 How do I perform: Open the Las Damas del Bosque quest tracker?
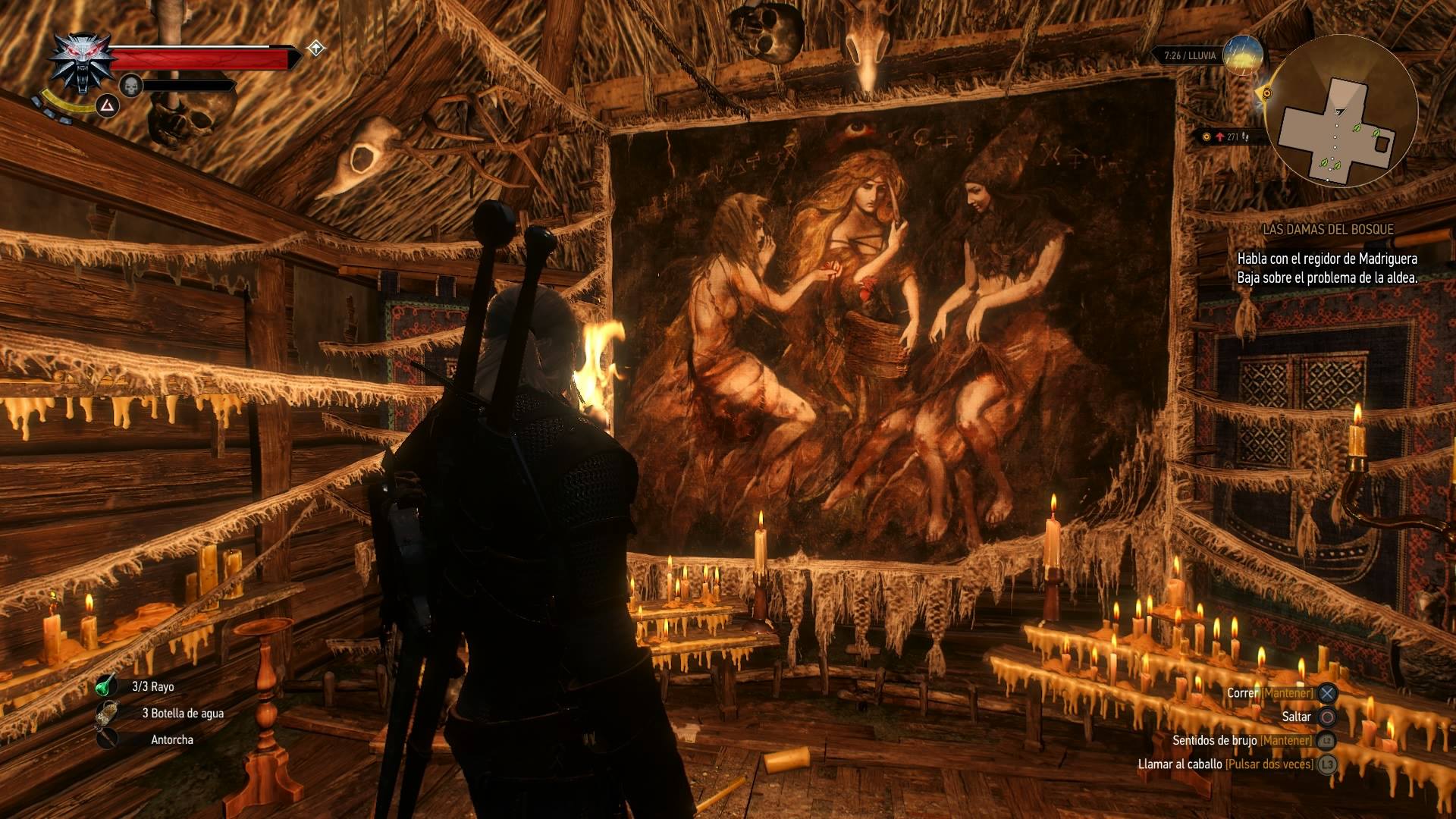click(1328, 229)
